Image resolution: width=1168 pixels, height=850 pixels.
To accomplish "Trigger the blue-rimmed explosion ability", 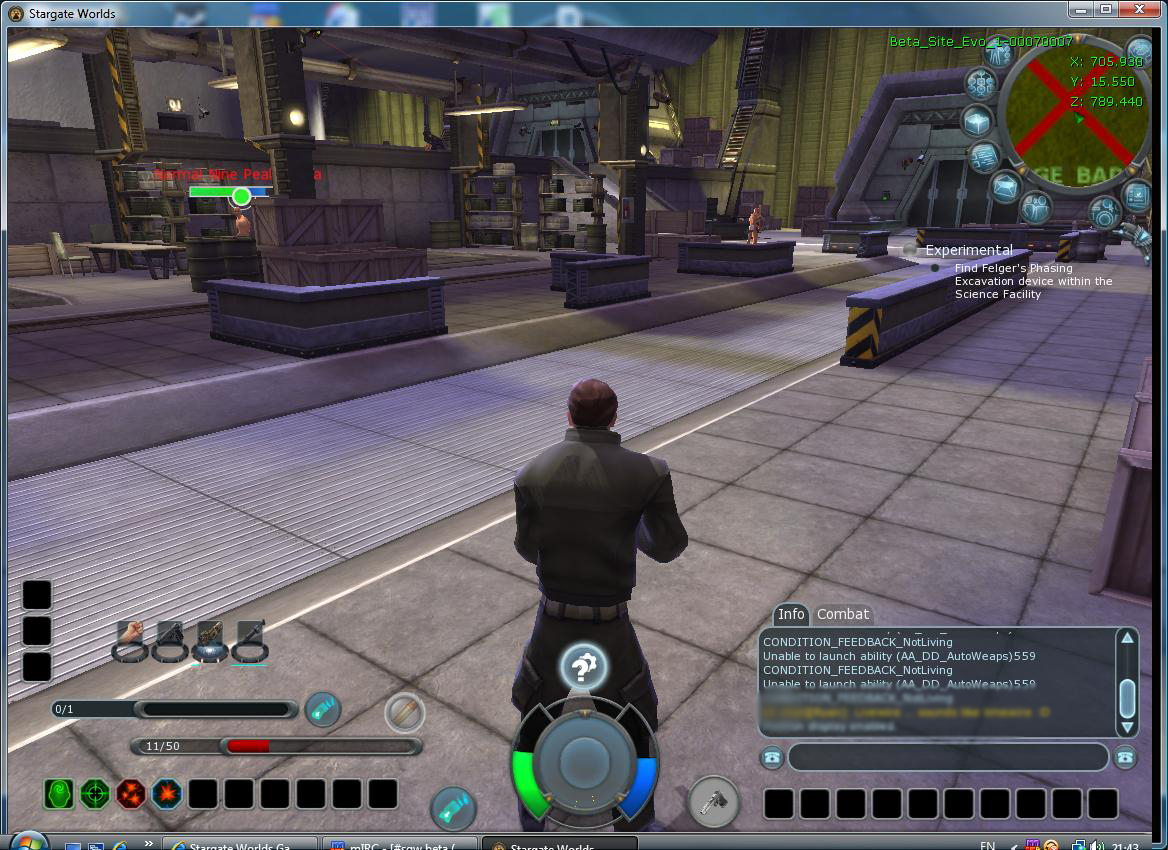I will [167, 794].
